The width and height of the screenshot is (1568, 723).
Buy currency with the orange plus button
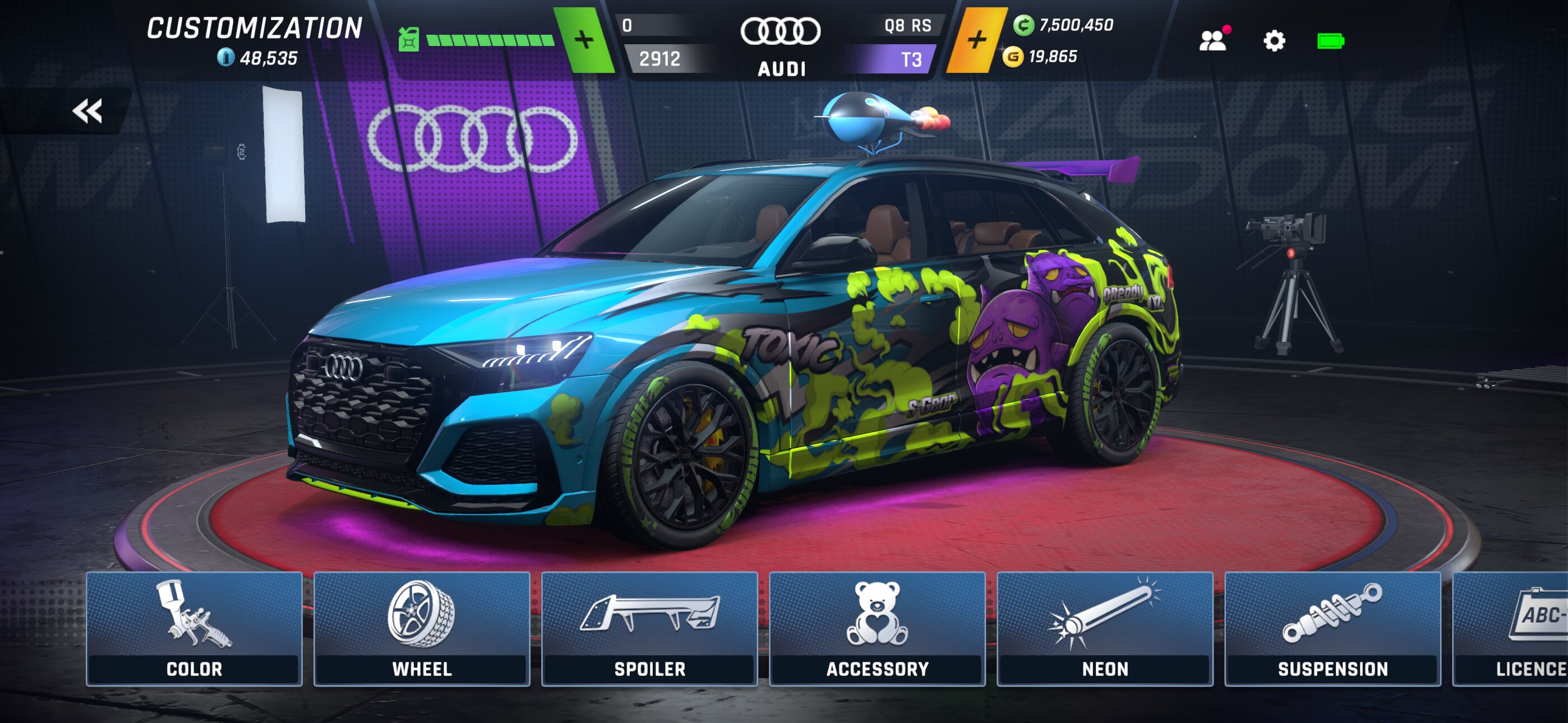pos(976,40)
